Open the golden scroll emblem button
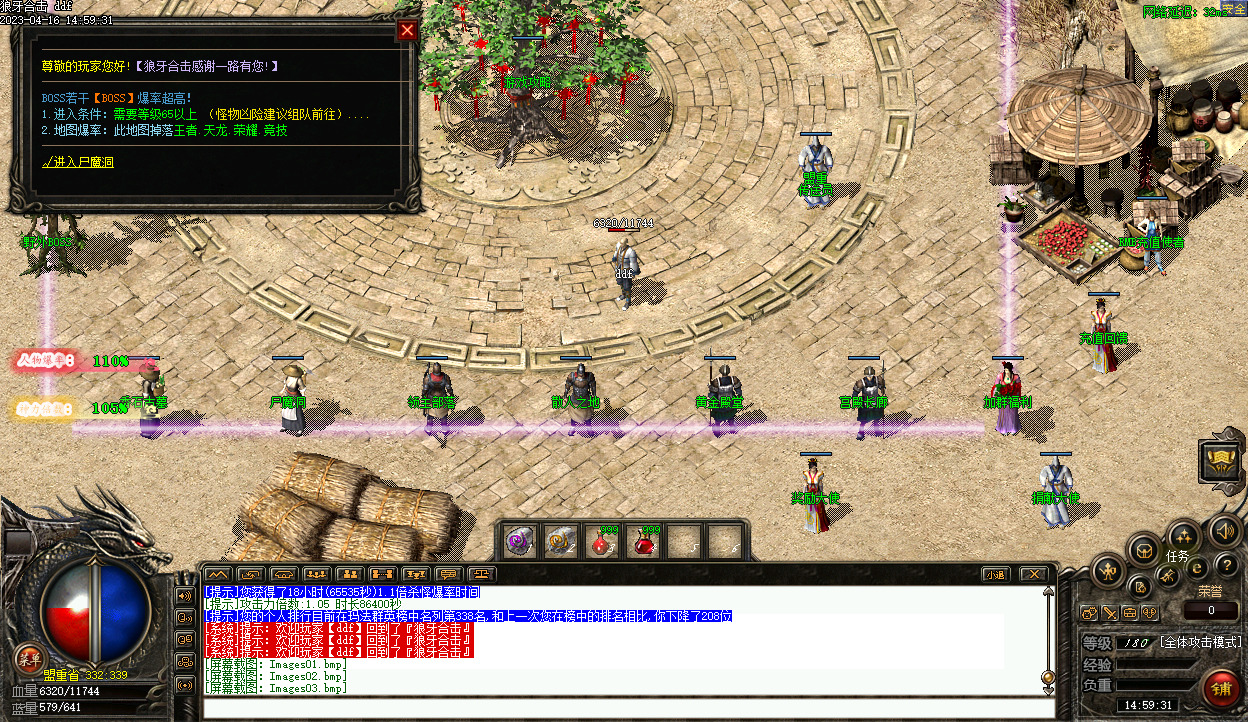 [1221, 461]
